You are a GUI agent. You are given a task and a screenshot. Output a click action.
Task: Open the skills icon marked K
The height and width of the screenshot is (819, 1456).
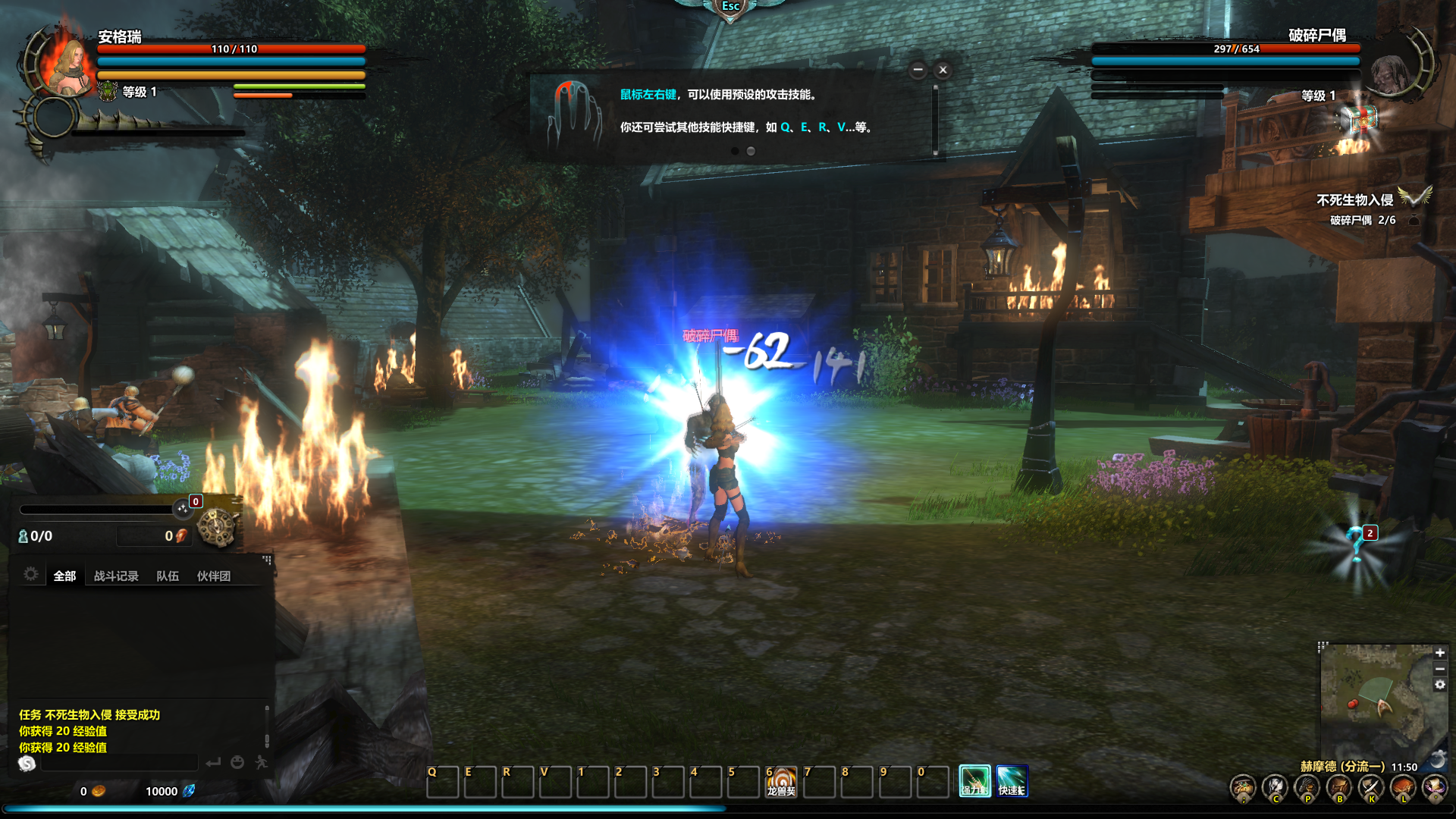click(x=1371, y=789)
